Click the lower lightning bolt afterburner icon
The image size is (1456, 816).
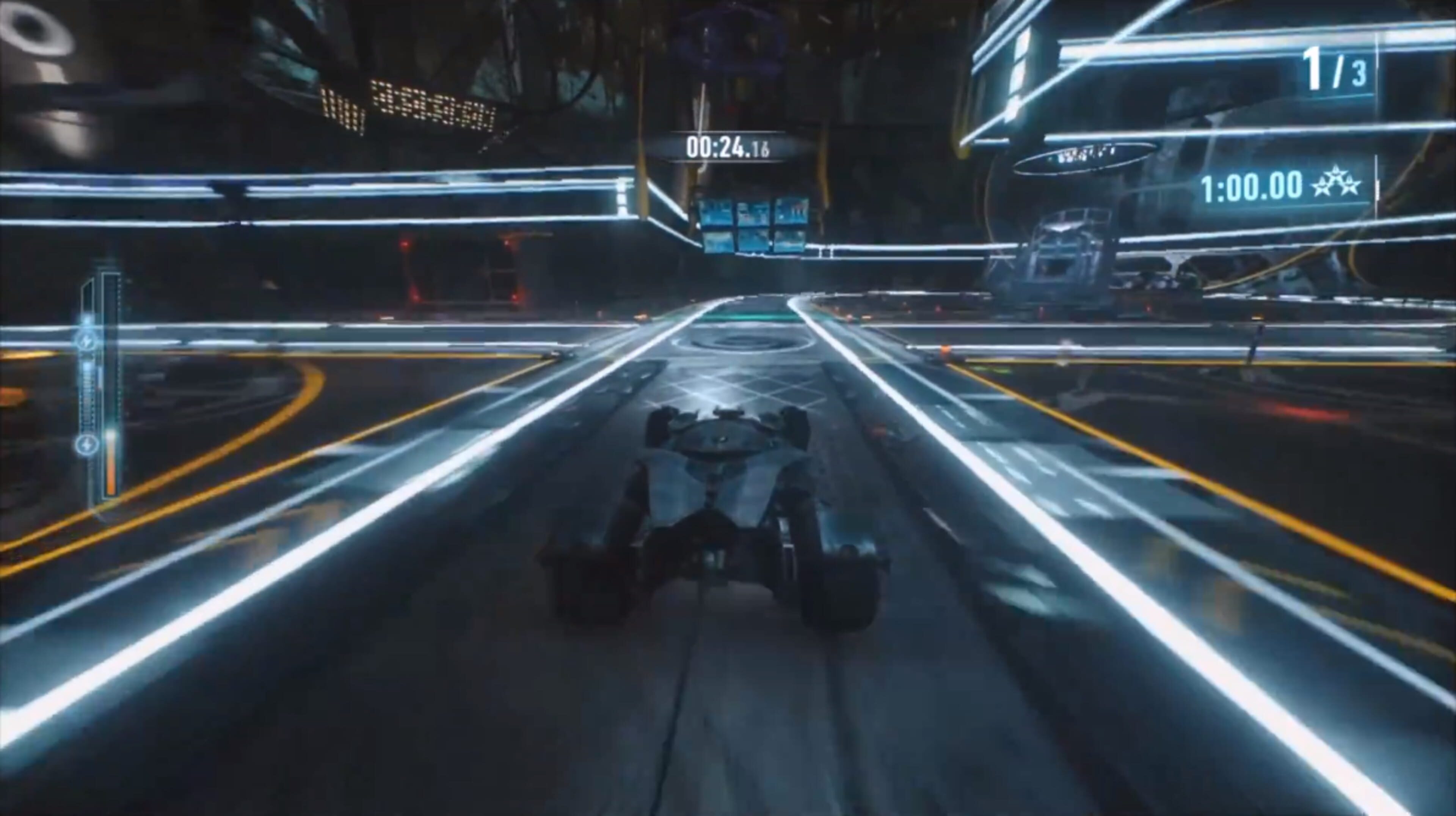tap(87, 444)
